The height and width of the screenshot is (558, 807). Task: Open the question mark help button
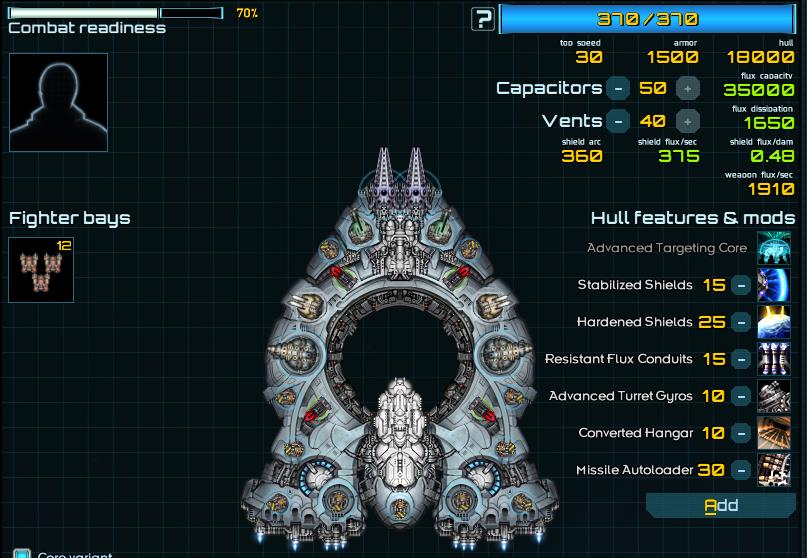click(483, 18)
